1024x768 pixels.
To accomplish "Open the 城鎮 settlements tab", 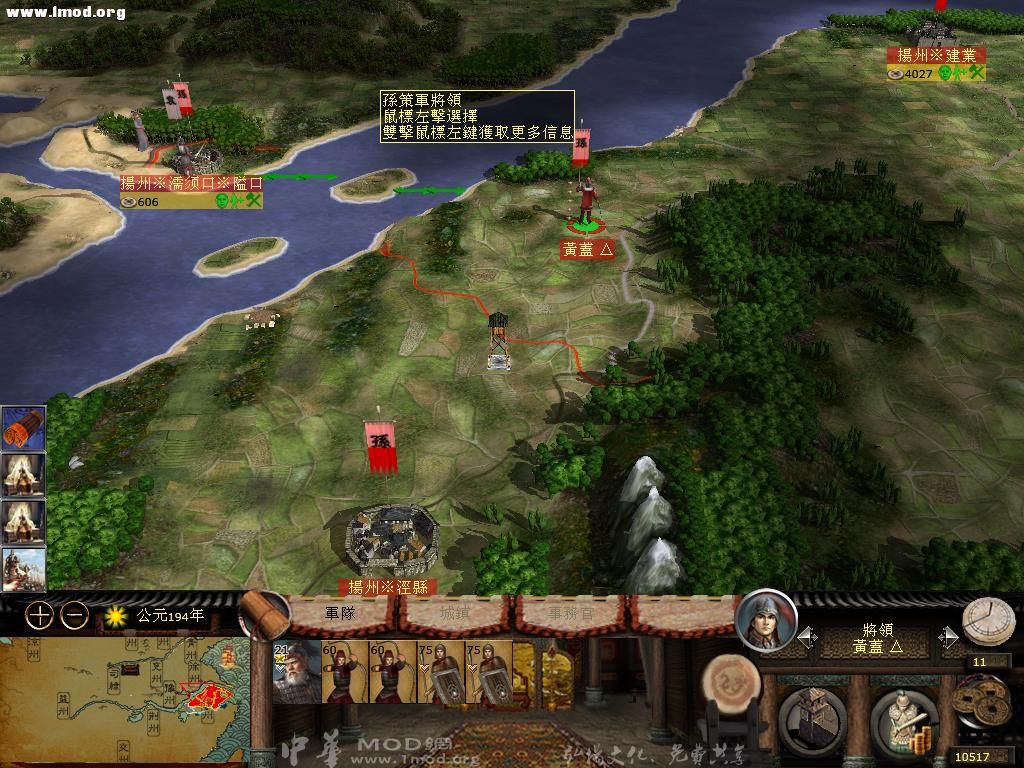I will click(455, 613).
